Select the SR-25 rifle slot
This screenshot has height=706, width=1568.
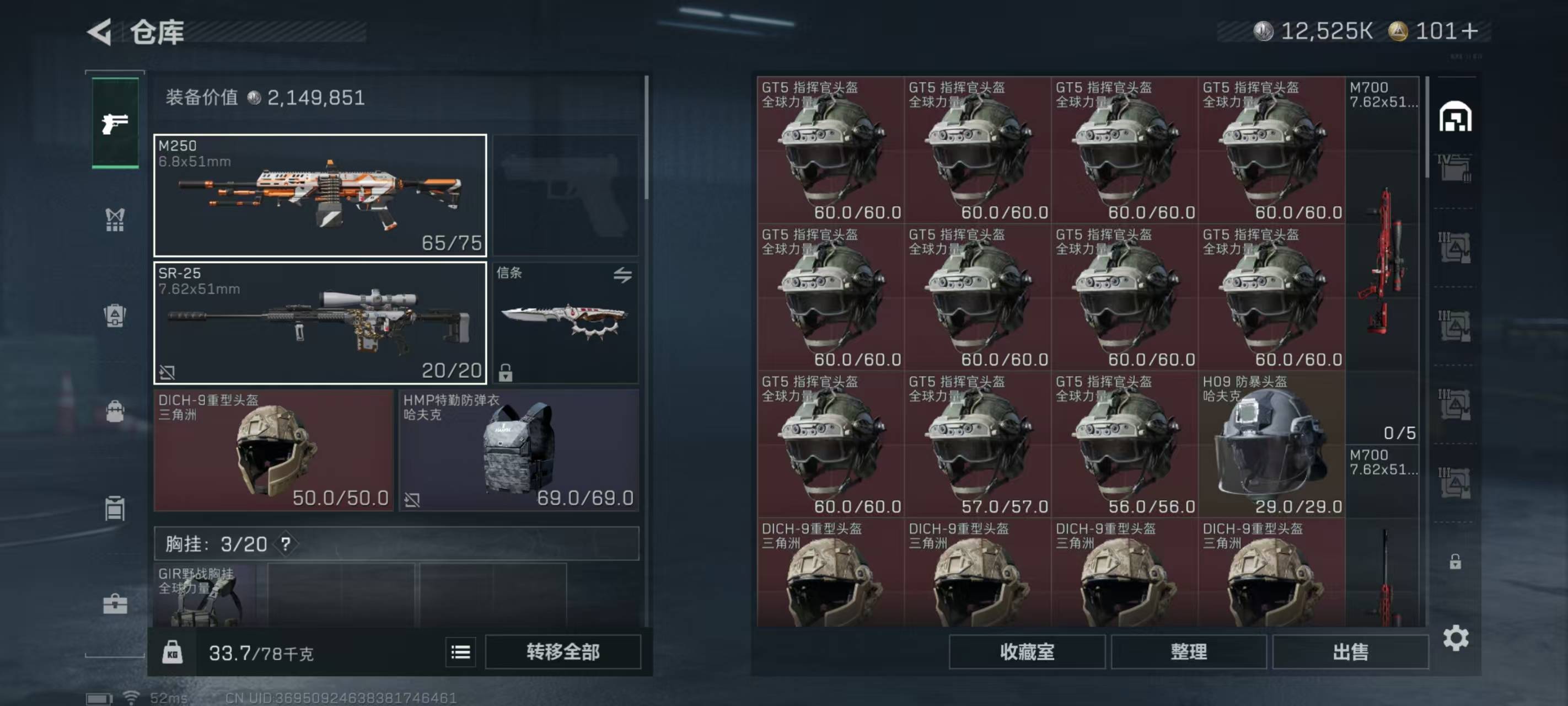tap(320, 323)
